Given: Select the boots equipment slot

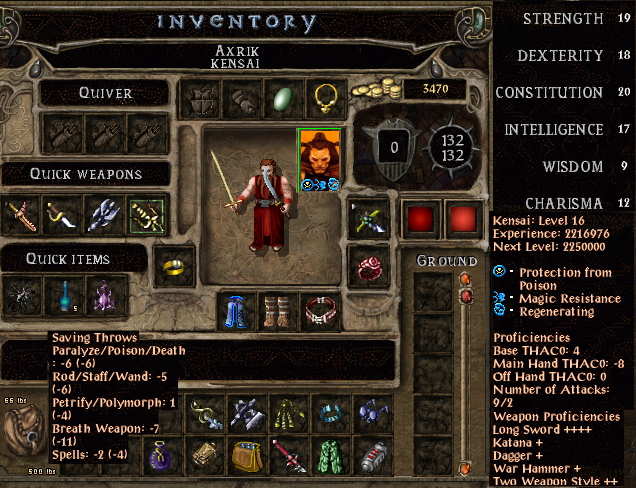Looking at the screenshot, I should pos(279,311).
